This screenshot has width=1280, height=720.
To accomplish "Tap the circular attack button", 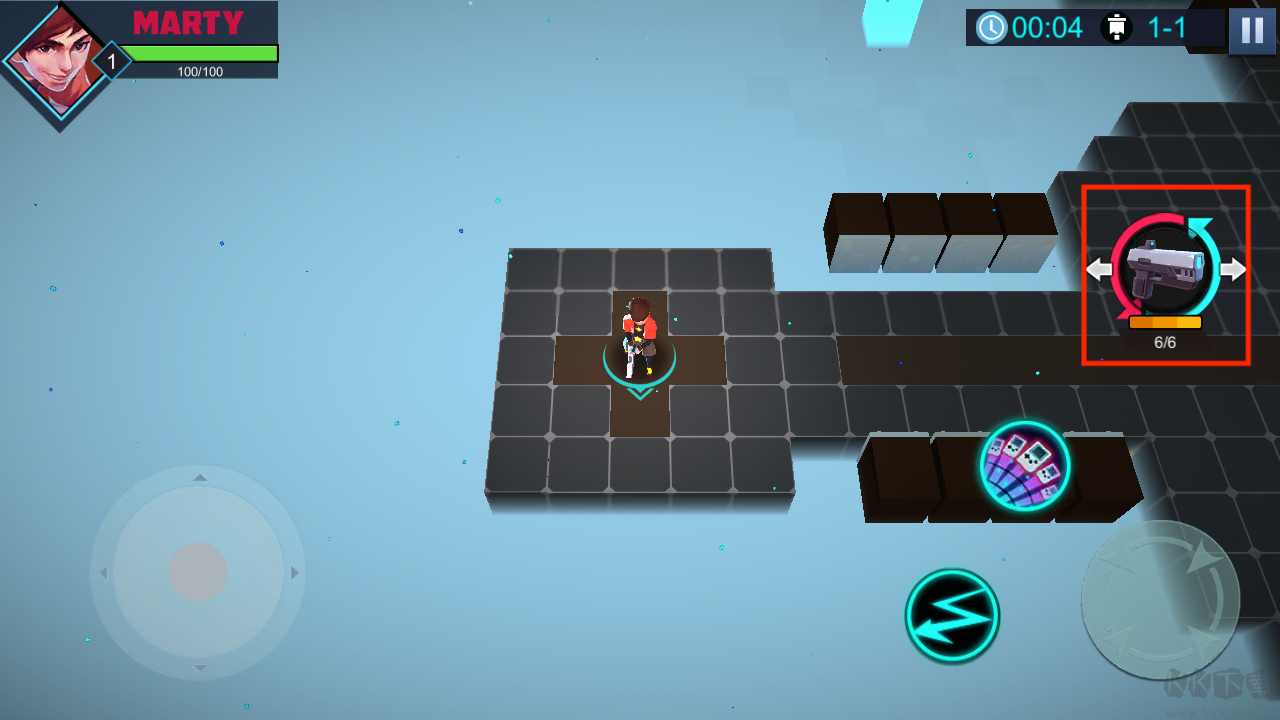I will pyautogui.click(x=1160, y=600).
